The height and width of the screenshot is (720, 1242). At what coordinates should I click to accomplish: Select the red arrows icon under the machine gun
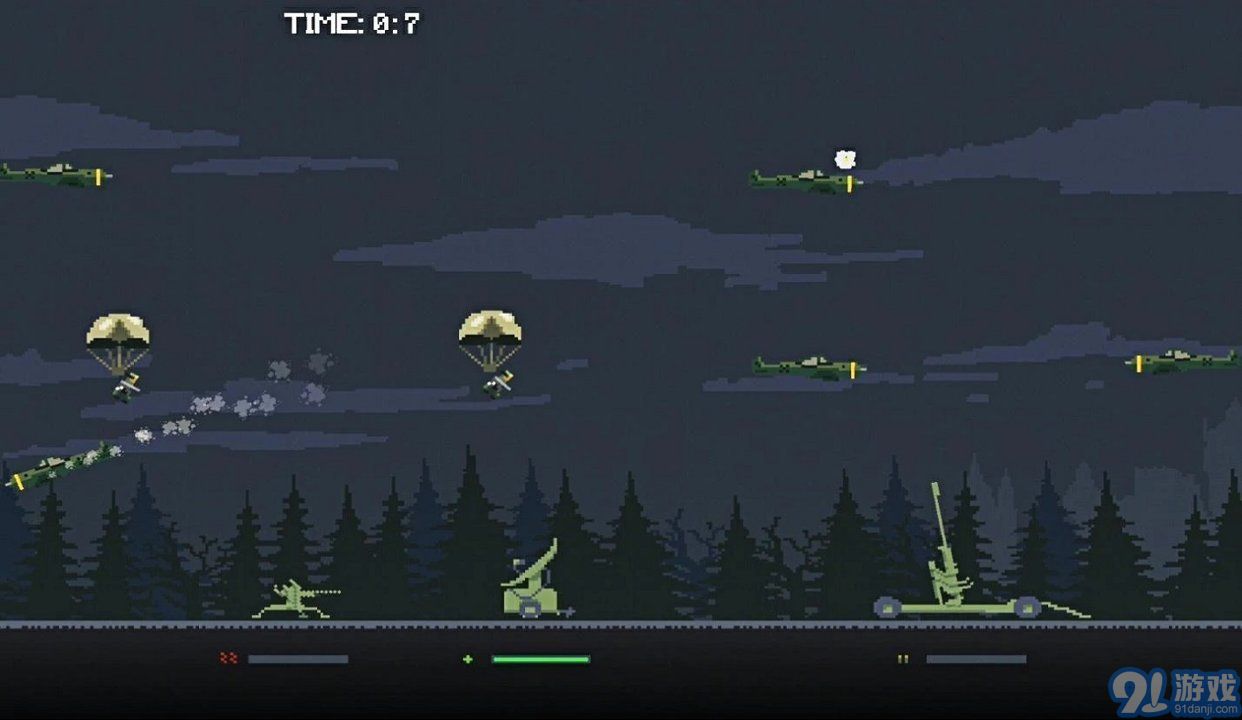pyautogui.click(x=228, y=658)
